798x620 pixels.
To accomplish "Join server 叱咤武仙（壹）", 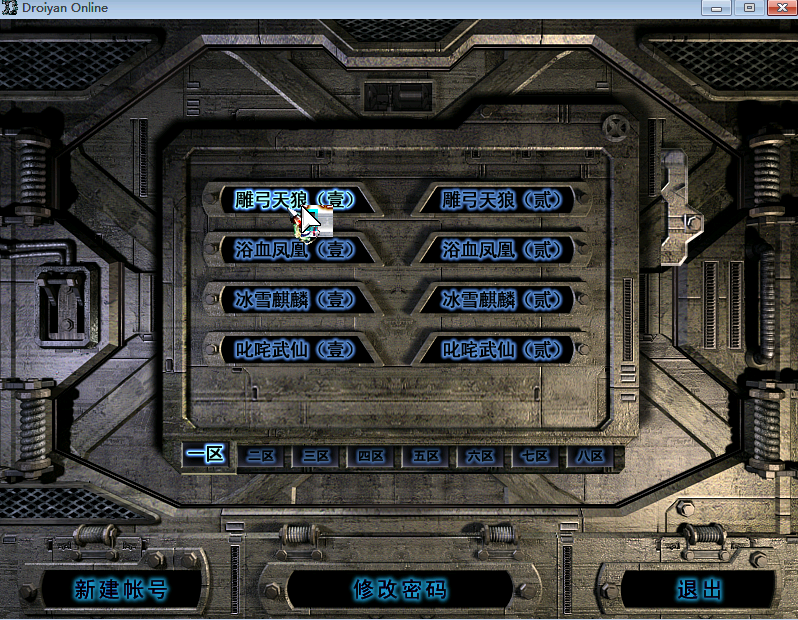I will click(x=294, y=350).
